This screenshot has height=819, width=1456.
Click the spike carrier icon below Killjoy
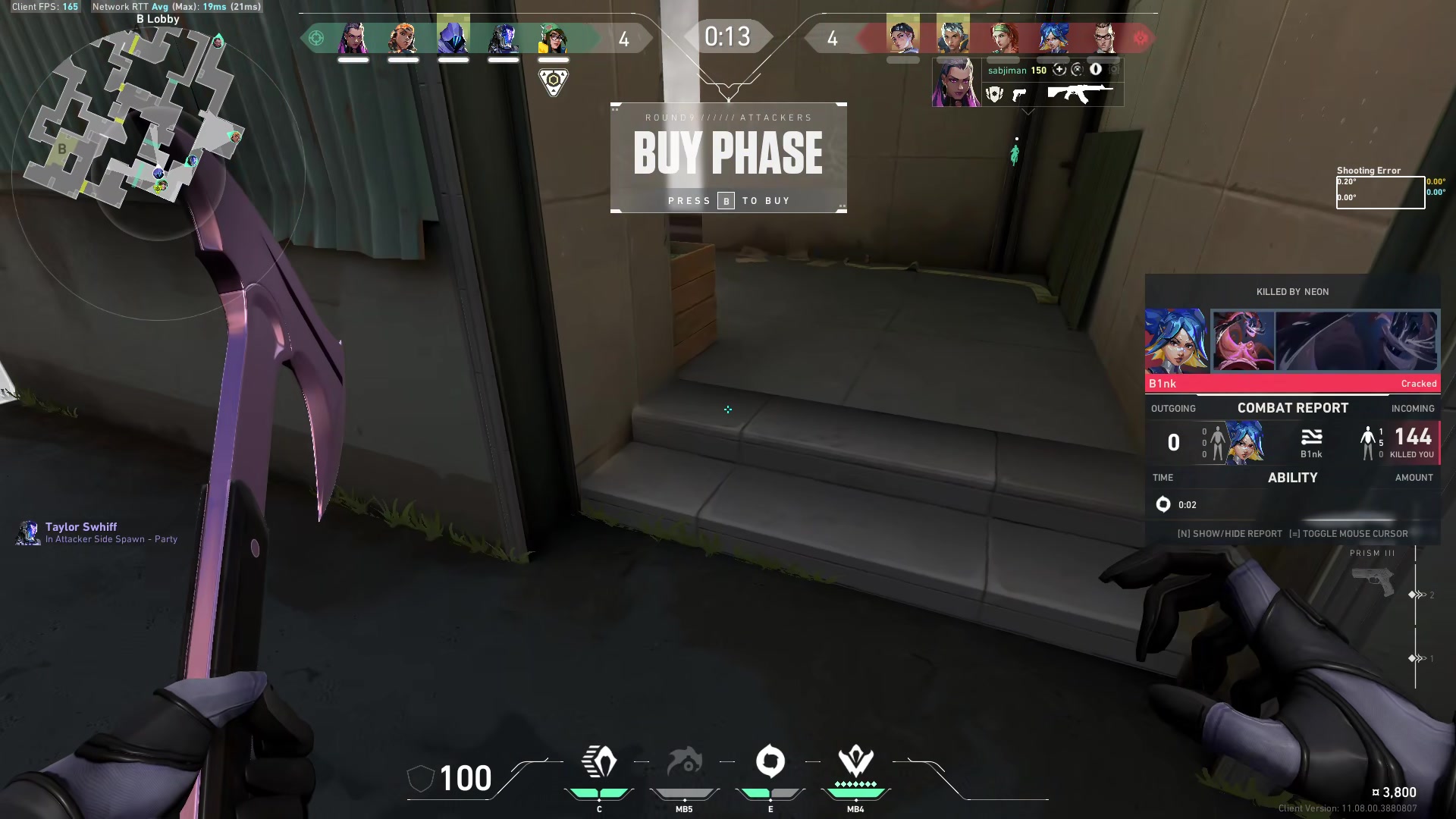coord(554,81)
